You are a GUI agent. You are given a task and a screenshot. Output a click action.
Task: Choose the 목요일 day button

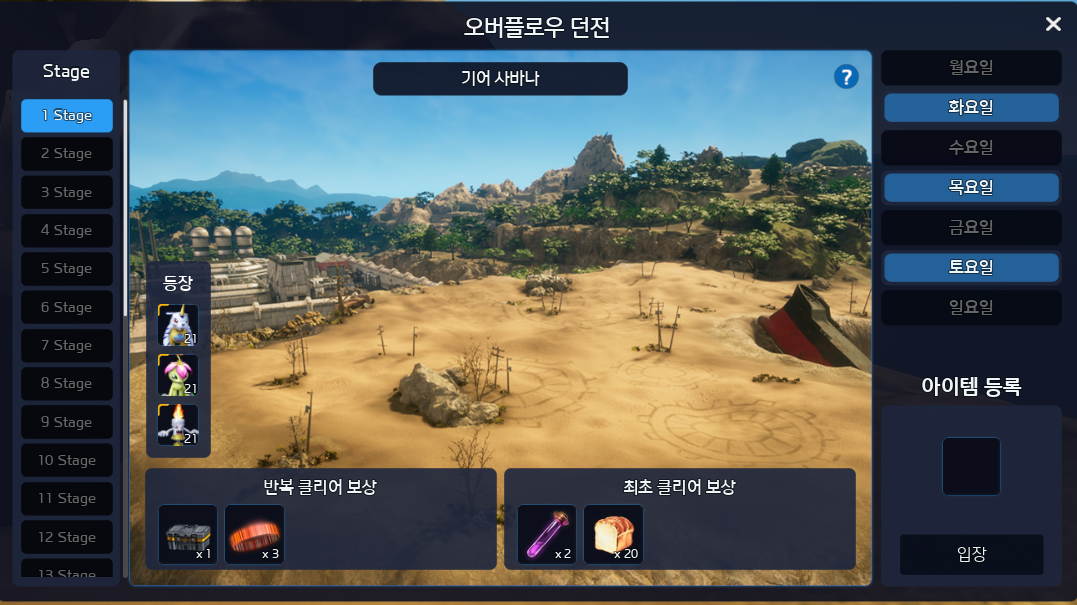tap(970, 187)
